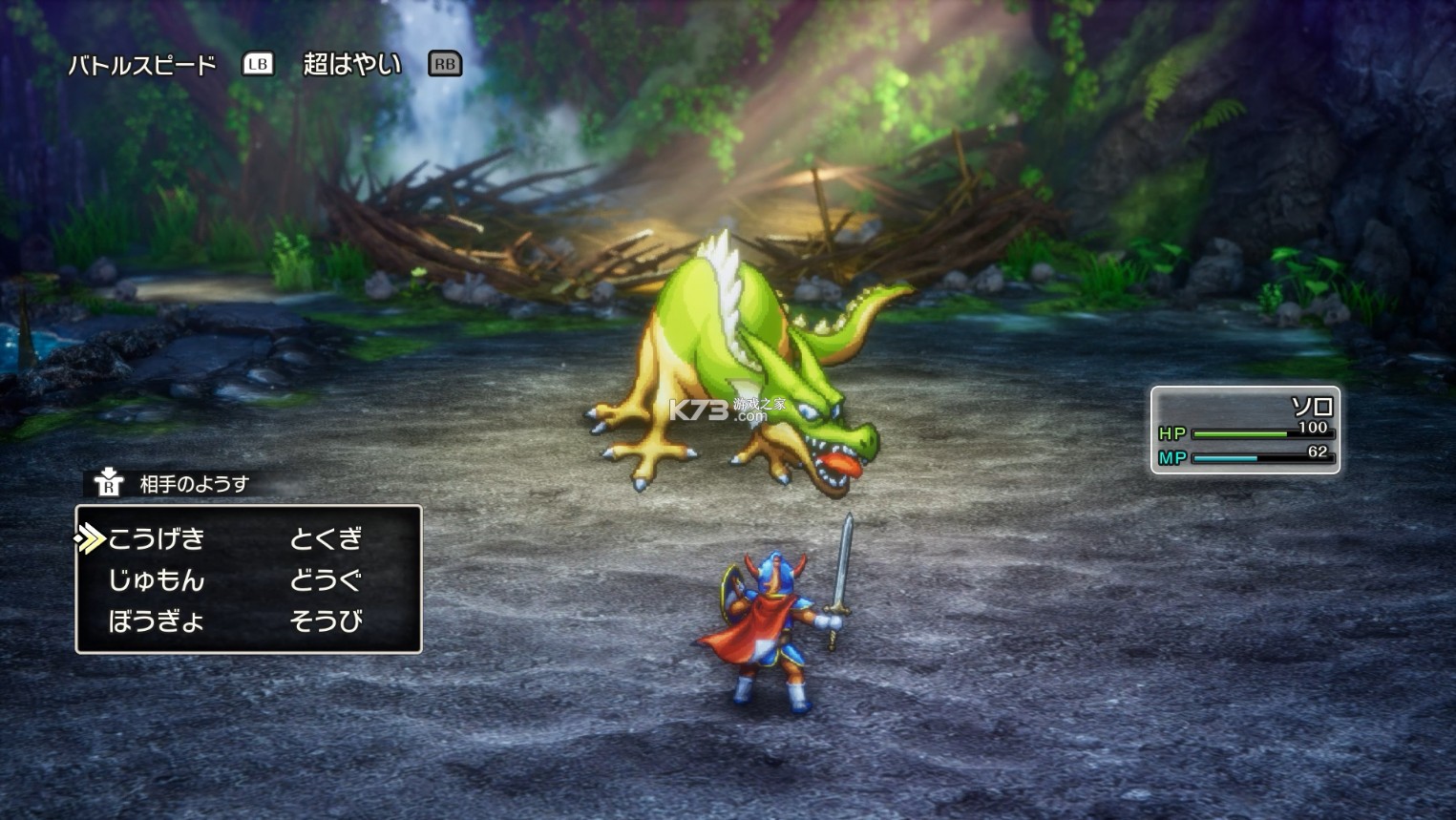Select the yellow cursor arrow beside こうげき
Screen dimensions: 1456x820
click(x=89, y=539)
